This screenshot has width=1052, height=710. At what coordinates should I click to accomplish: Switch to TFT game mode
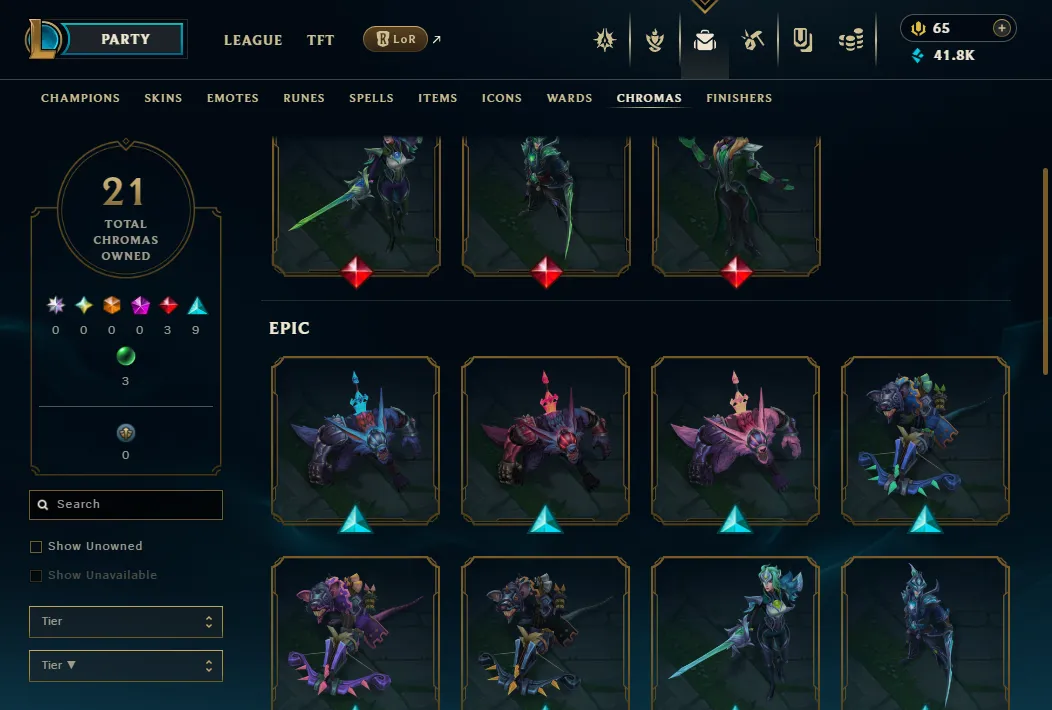321,40
